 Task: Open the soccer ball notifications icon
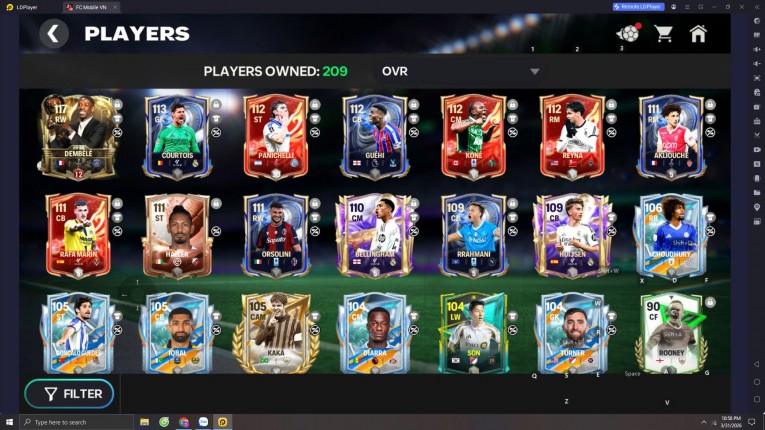pyautogui.click(x=628, y=34)
